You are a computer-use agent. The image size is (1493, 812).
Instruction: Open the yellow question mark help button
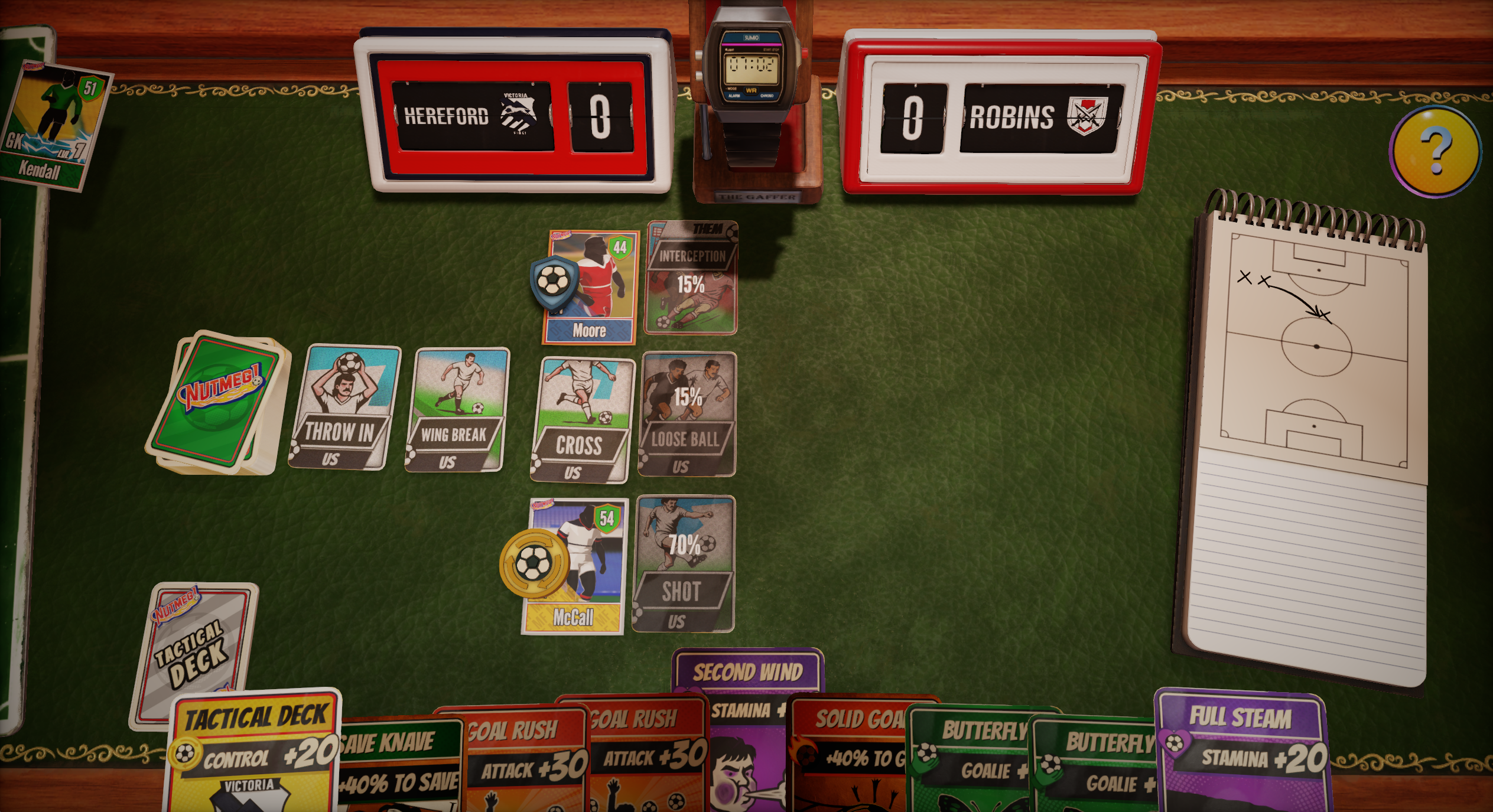tap(1435, 151)
